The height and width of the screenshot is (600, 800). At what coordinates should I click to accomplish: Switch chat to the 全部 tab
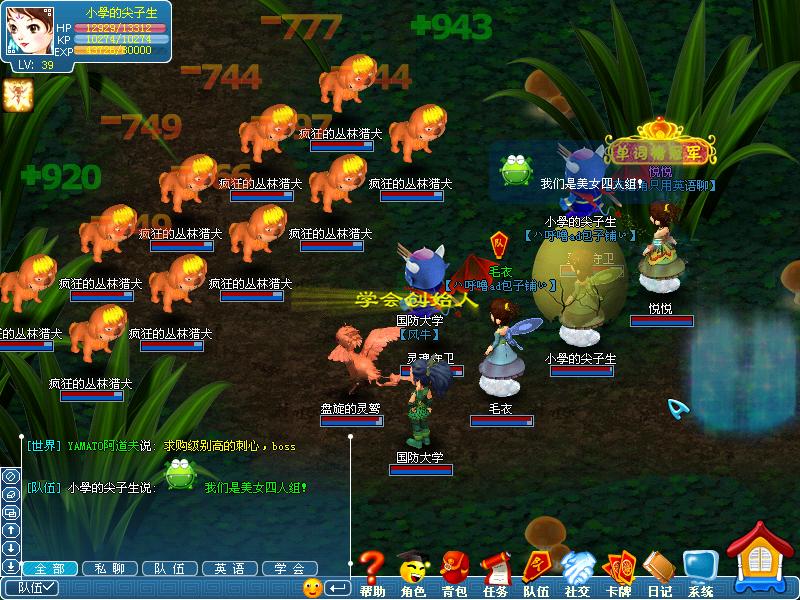[x=49, y=568]
